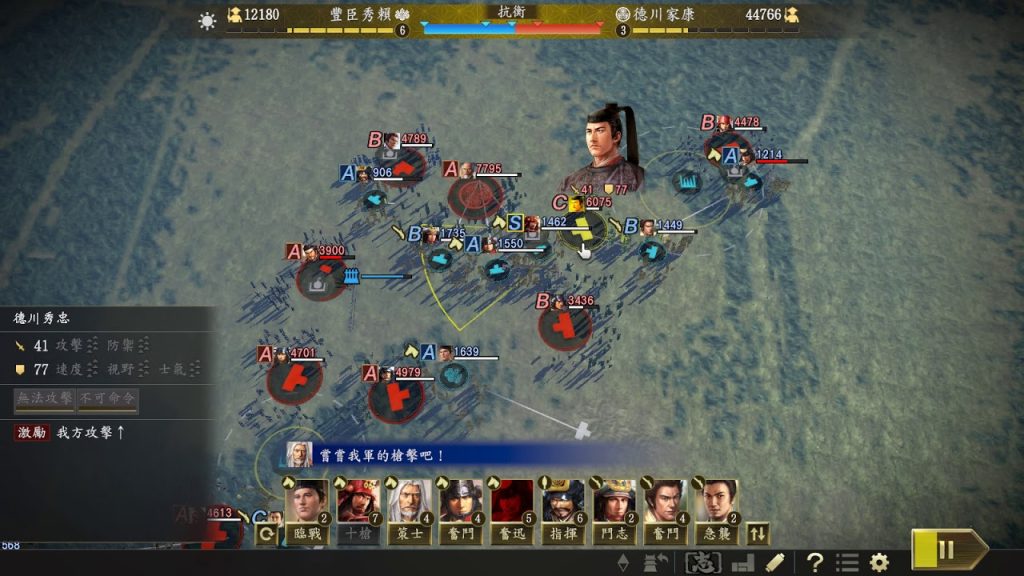Toggle the 忠 bracket icon
The image size is (1024, 576).
point(703,562)
